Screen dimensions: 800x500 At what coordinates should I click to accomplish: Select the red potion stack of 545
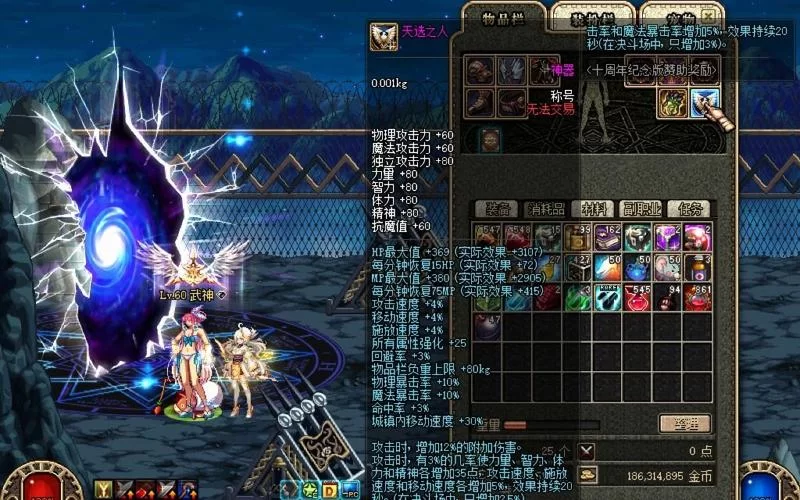[x=637, y=297]
